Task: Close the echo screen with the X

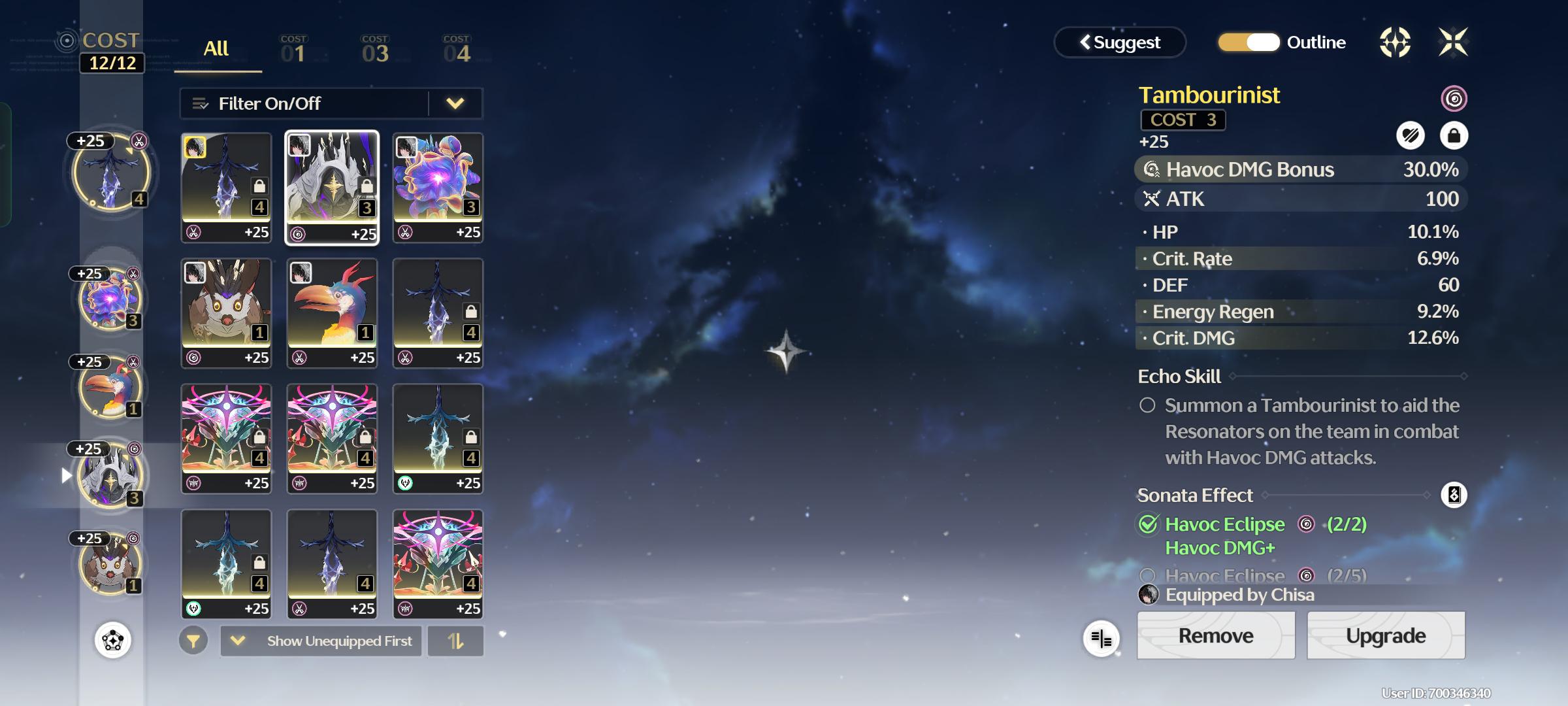Action: pyautogui.click(x=1453, y=42)
